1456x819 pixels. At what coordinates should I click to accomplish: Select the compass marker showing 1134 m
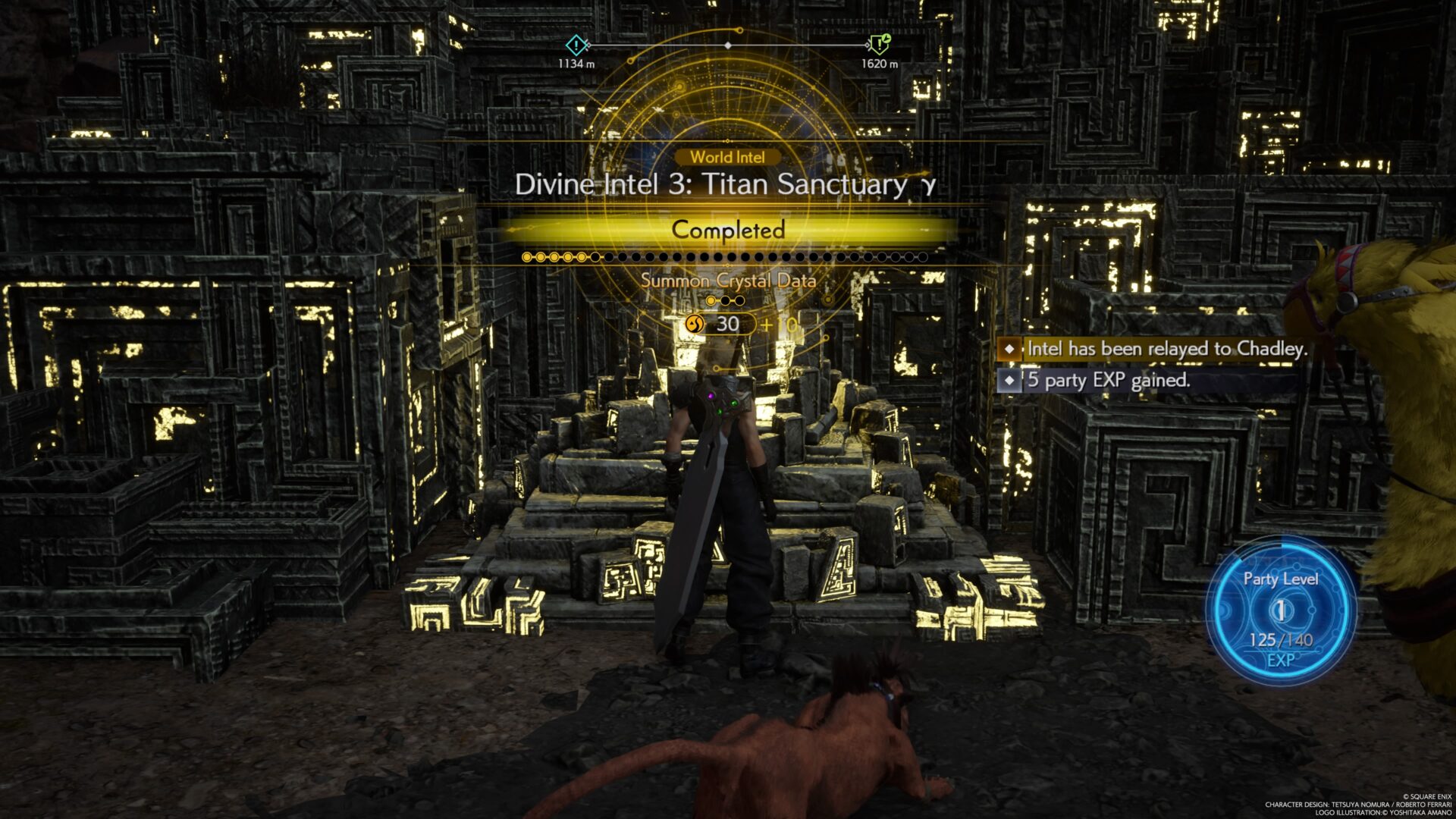coord(576,45)
